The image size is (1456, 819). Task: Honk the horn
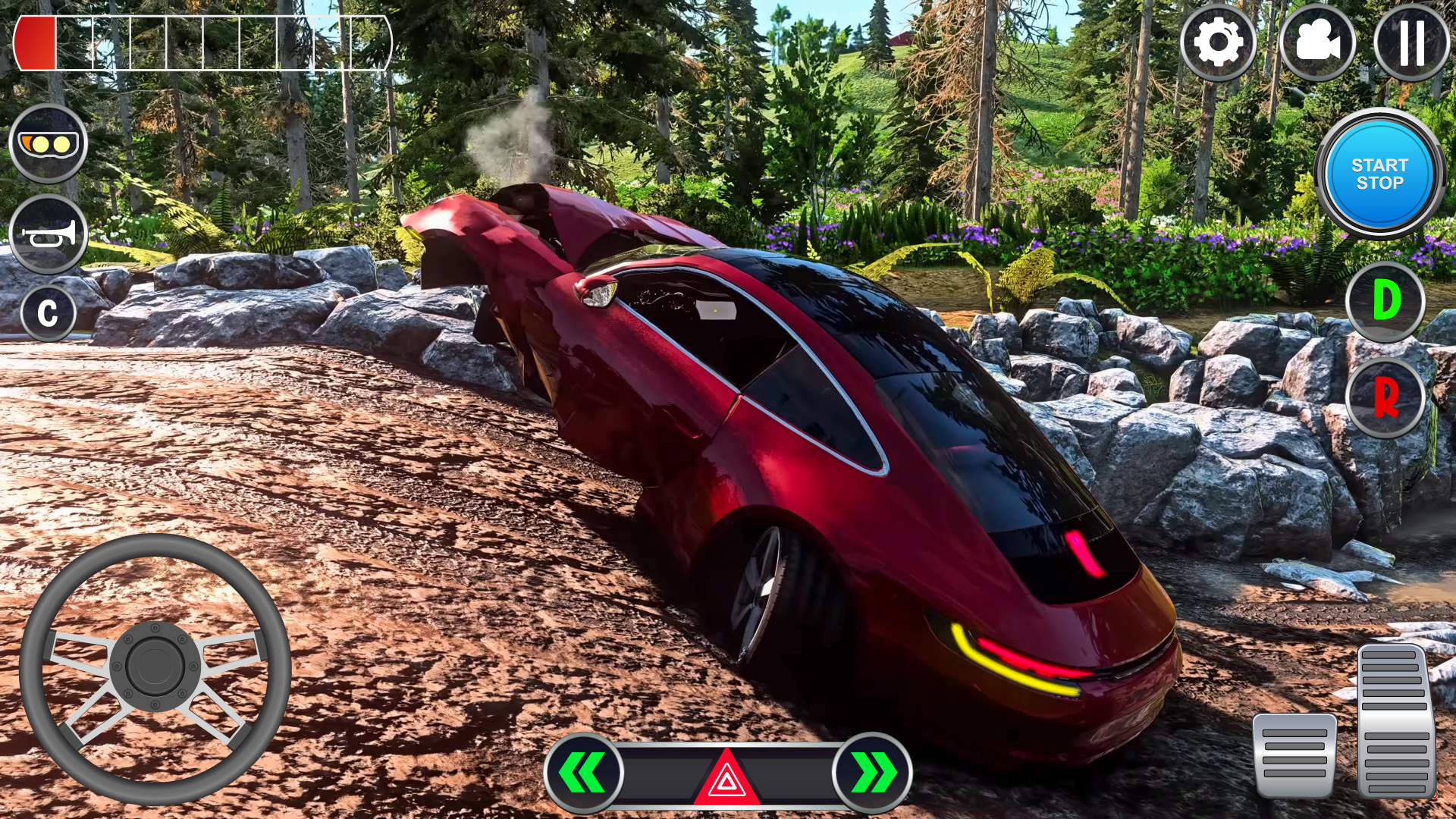(x=47, y=235)
